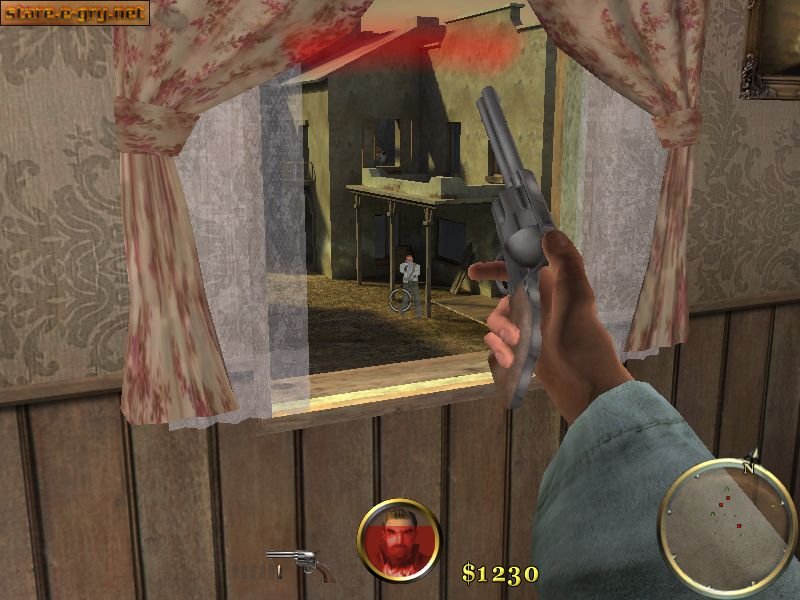
Task: Click the bearded character portrait
Action: 399,540
